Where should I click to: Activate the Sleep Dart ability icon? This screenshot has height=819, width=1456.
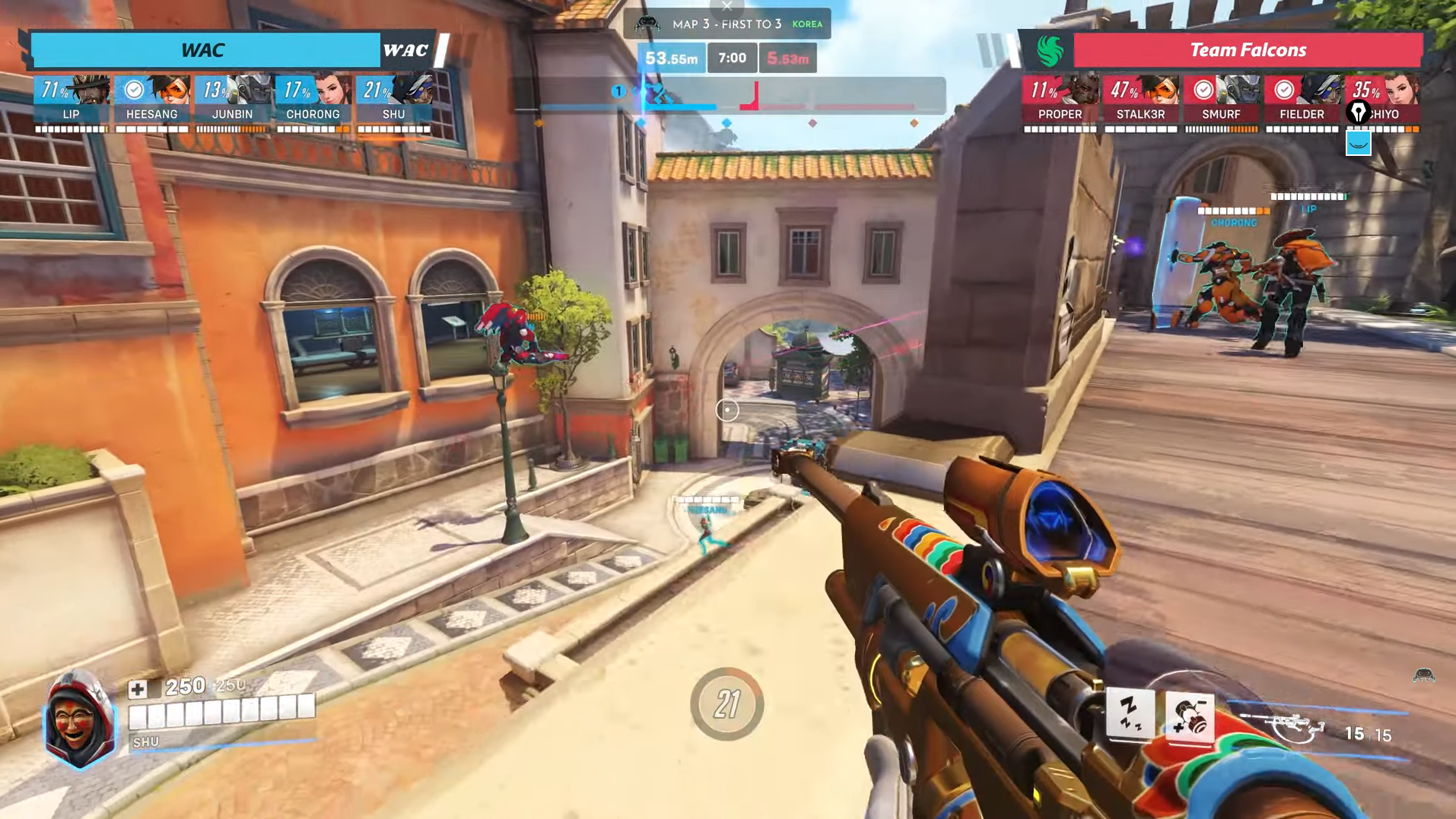1130,715
